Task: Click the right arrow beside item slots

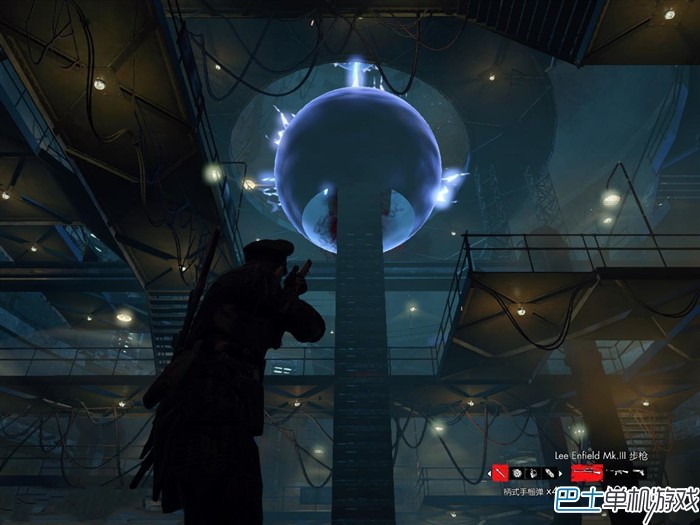Action: tap(561, 473)
